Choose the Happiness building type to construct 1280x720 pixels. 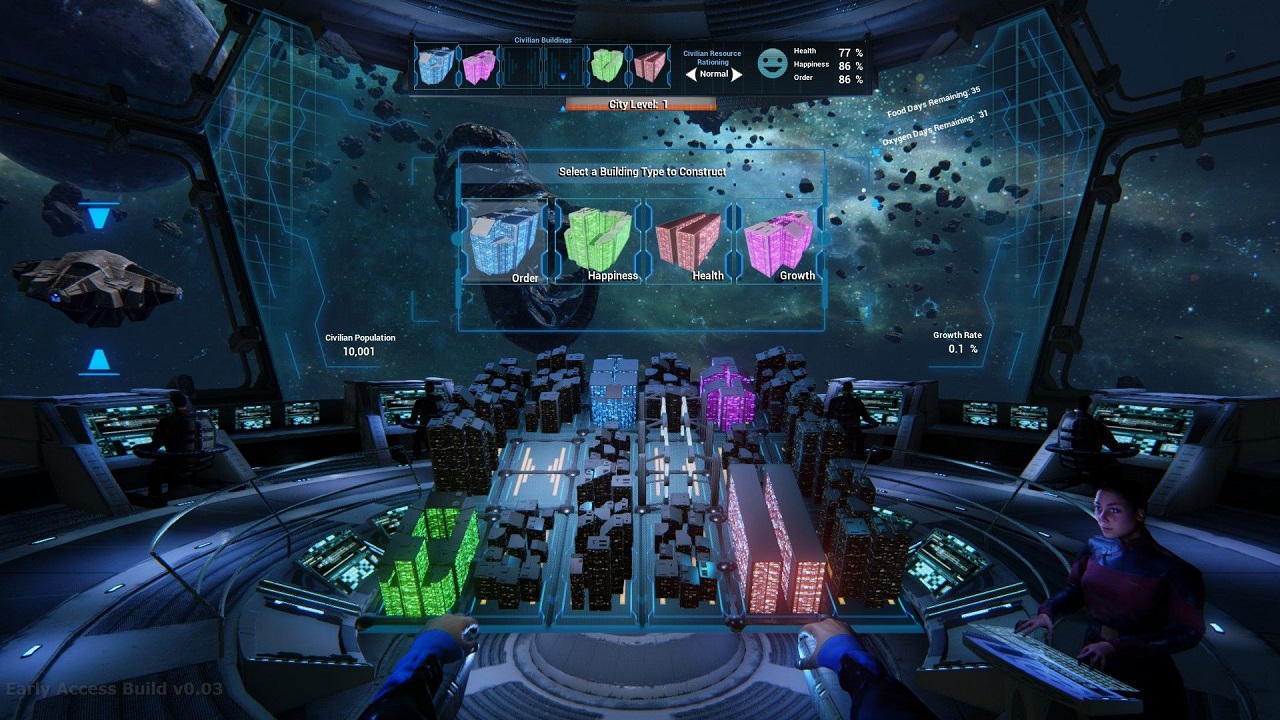pos(599,241)
